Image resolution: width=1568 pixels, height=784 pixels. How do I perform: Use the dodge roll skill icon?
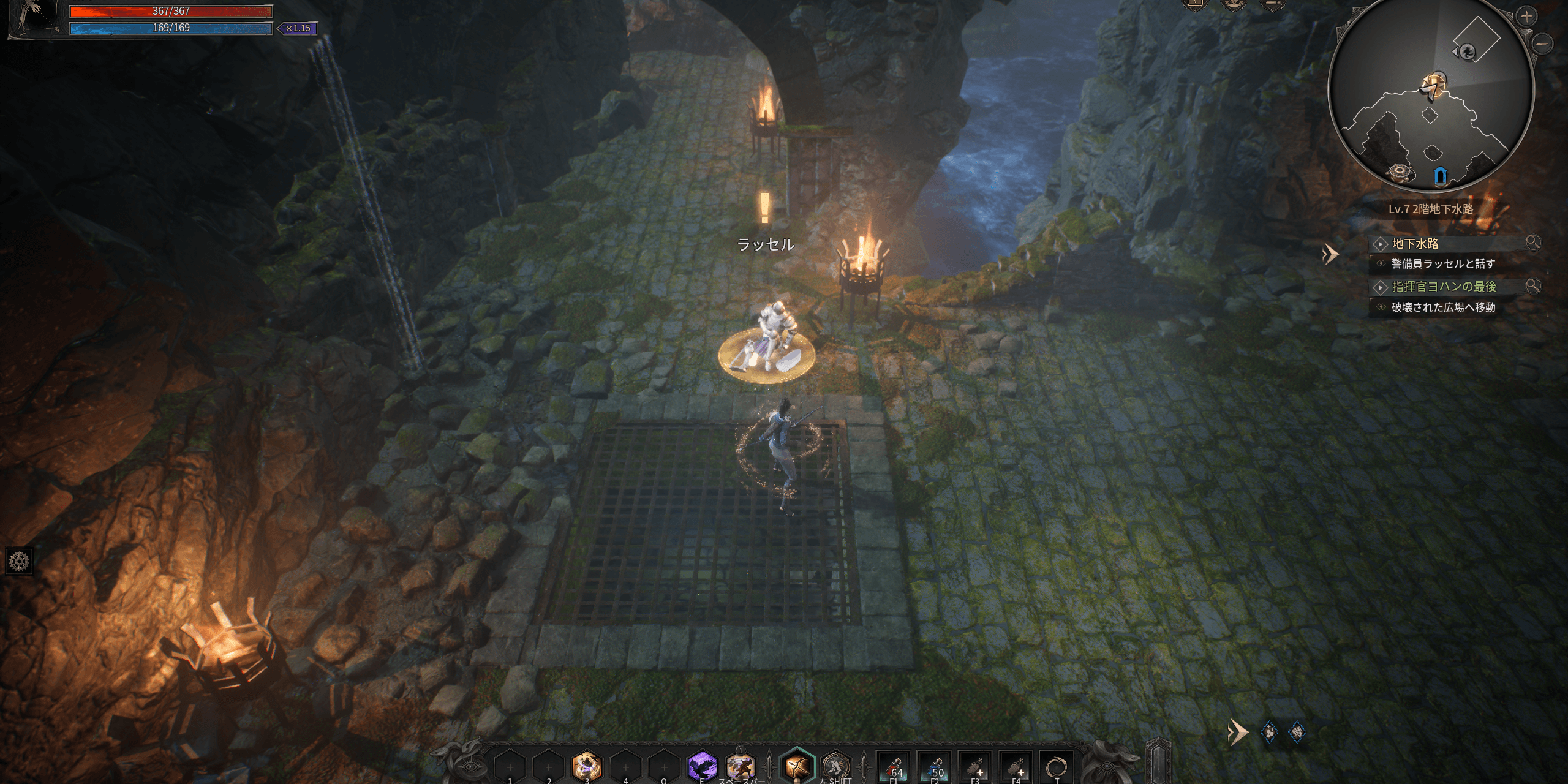(x=740, y=766)
